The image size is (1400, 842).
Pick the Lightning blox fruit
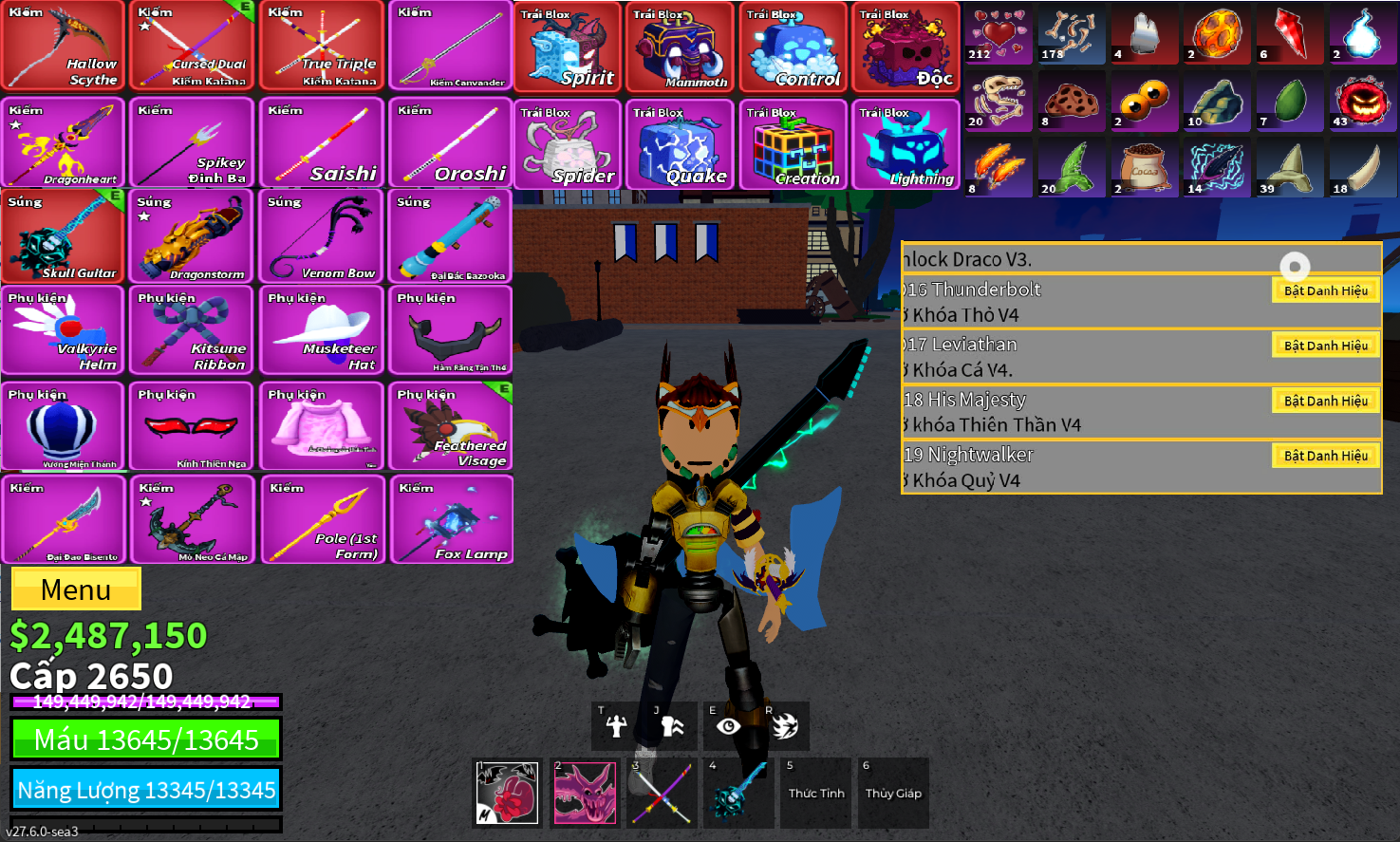pos(905,145)
